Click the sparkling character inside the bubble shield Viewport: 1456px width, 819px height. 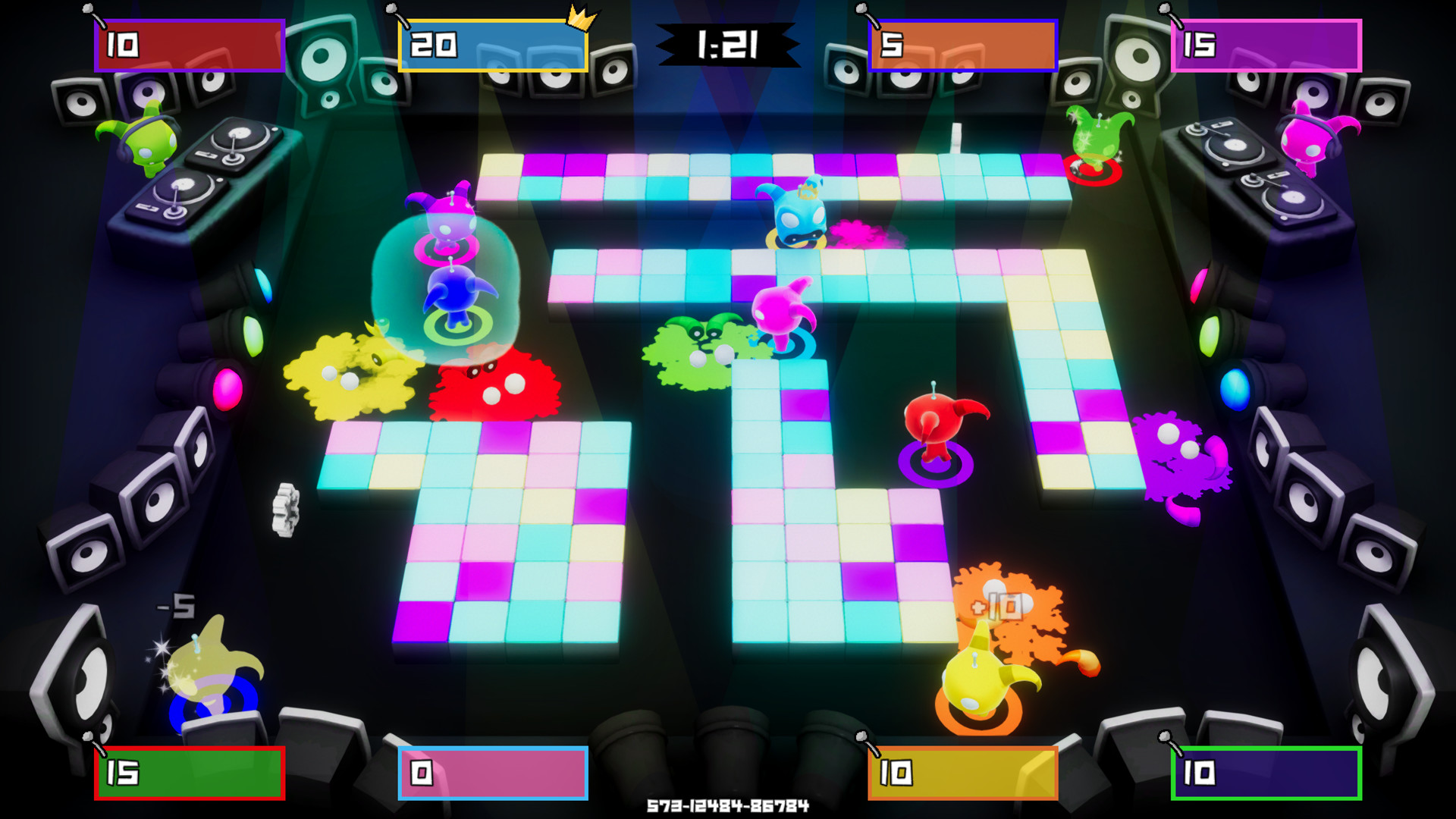point(451,296)
